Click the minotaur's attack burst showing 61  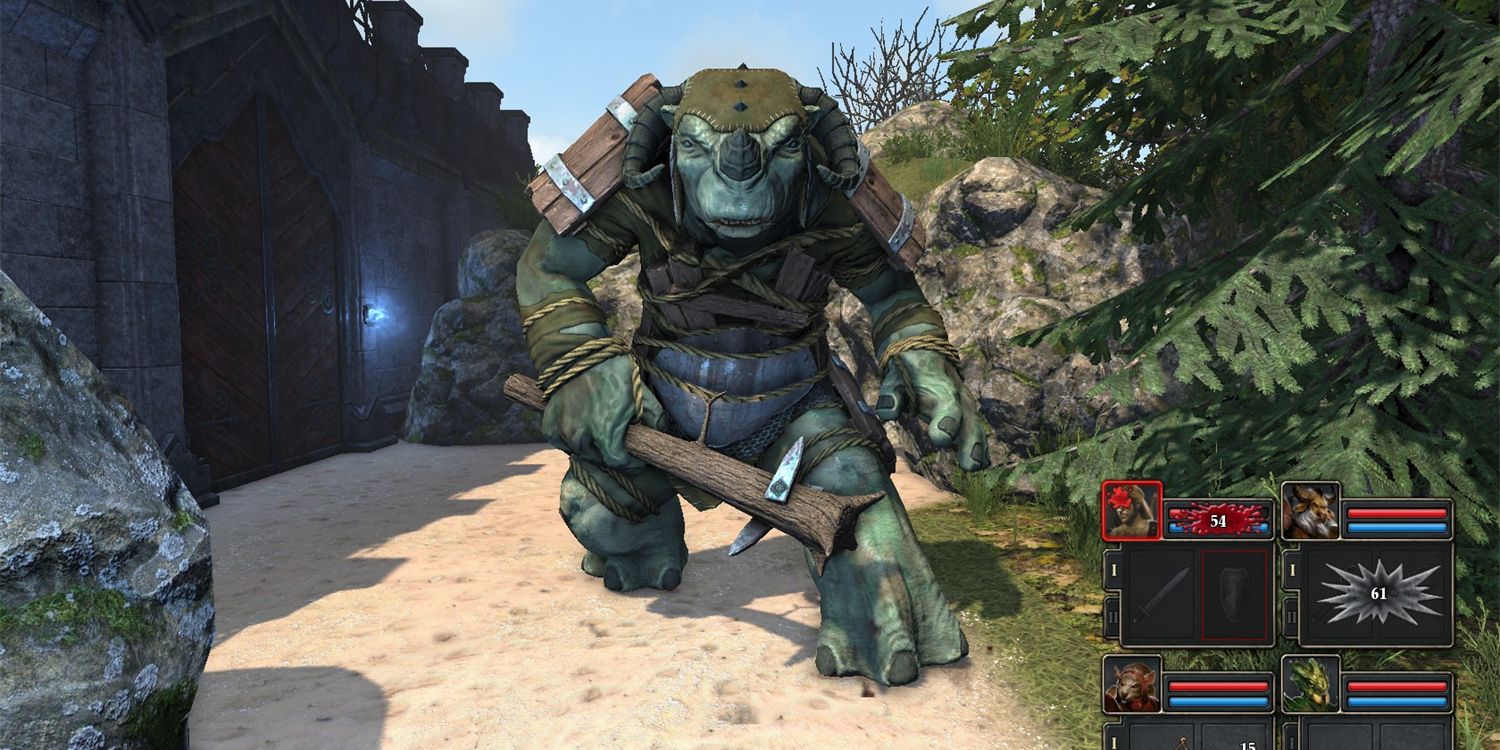(1377, 593)
